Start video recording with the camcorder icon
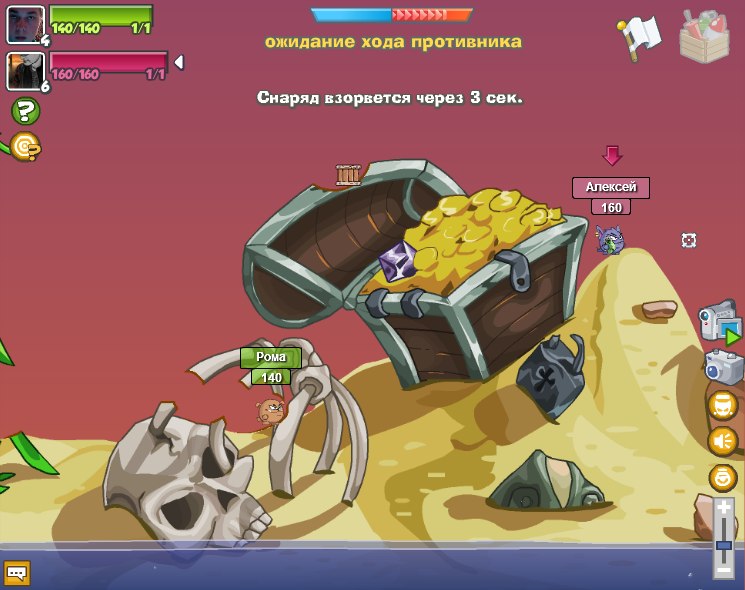The width and height of the screenshot is (745, 590). (x=718, y=322)
